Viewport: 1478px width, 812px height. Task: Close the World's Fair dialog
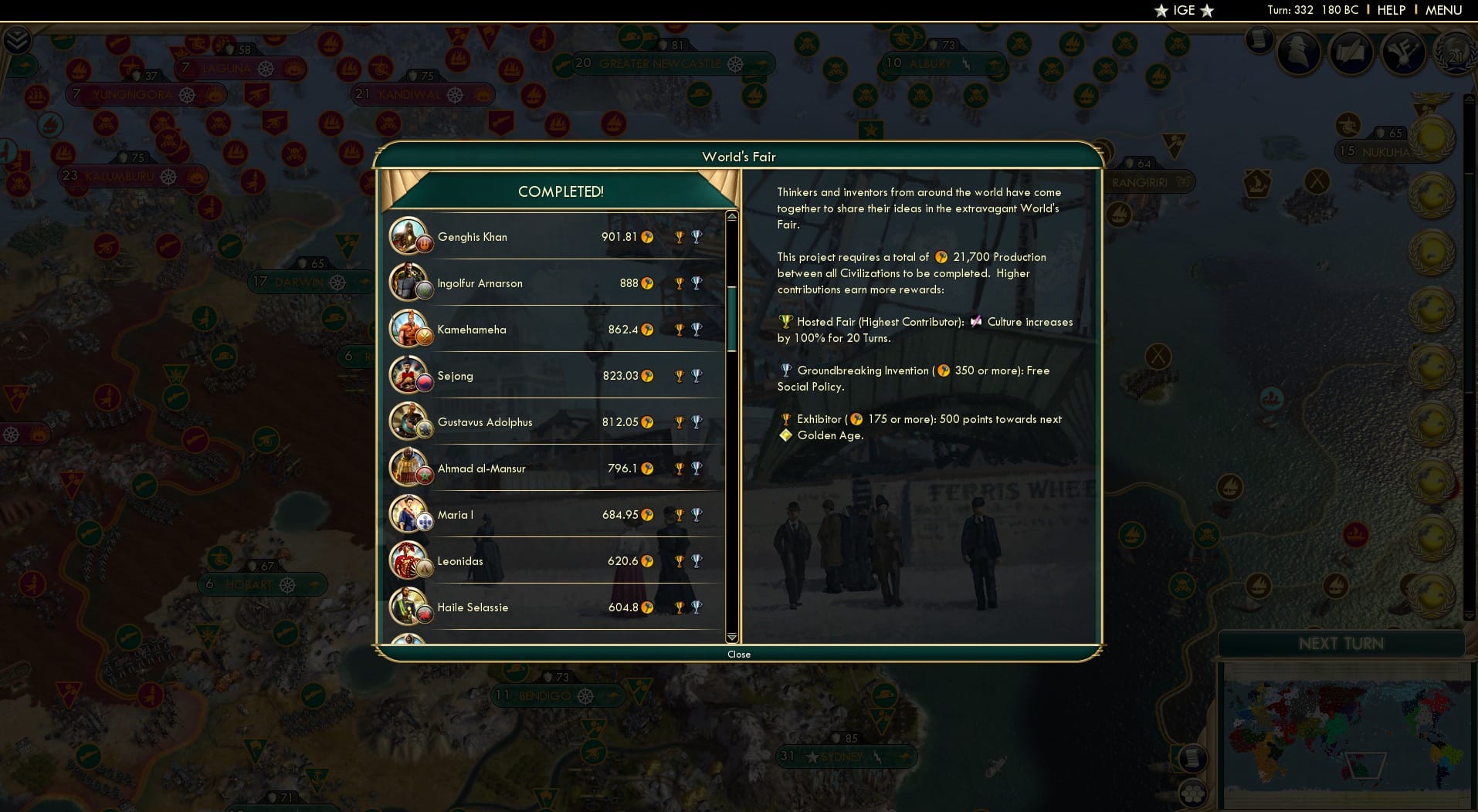(x=739, y=654)
